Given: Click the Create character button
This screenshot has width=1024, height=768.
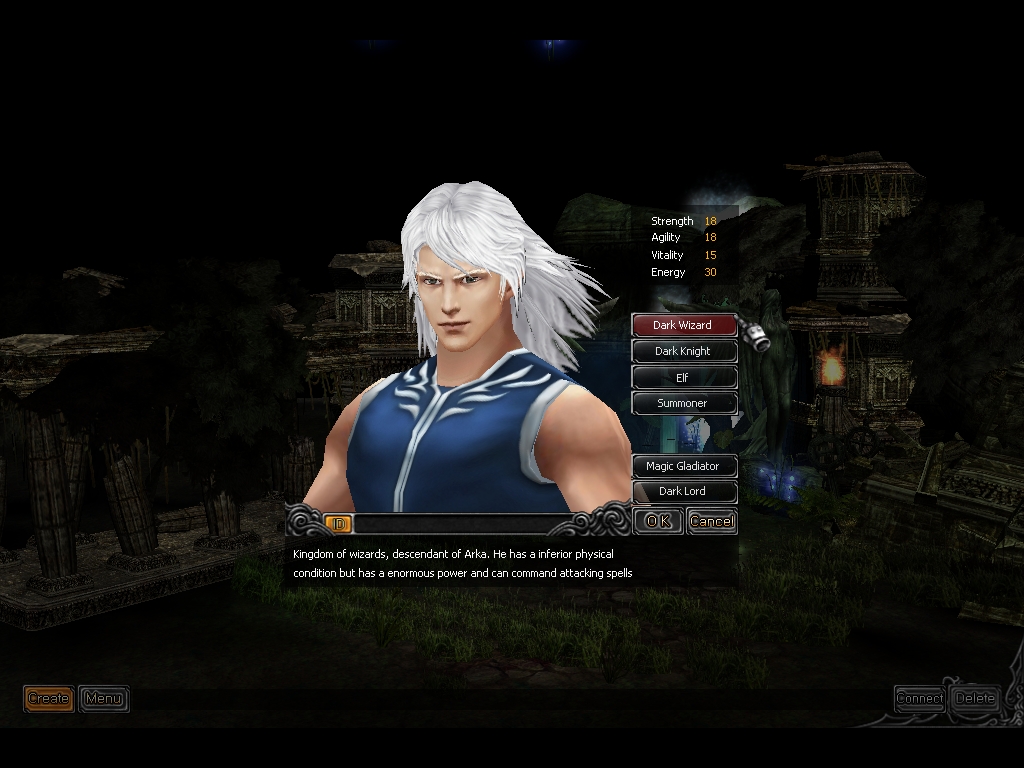Looking at the screenshot, I should click(x=49, y=698).
